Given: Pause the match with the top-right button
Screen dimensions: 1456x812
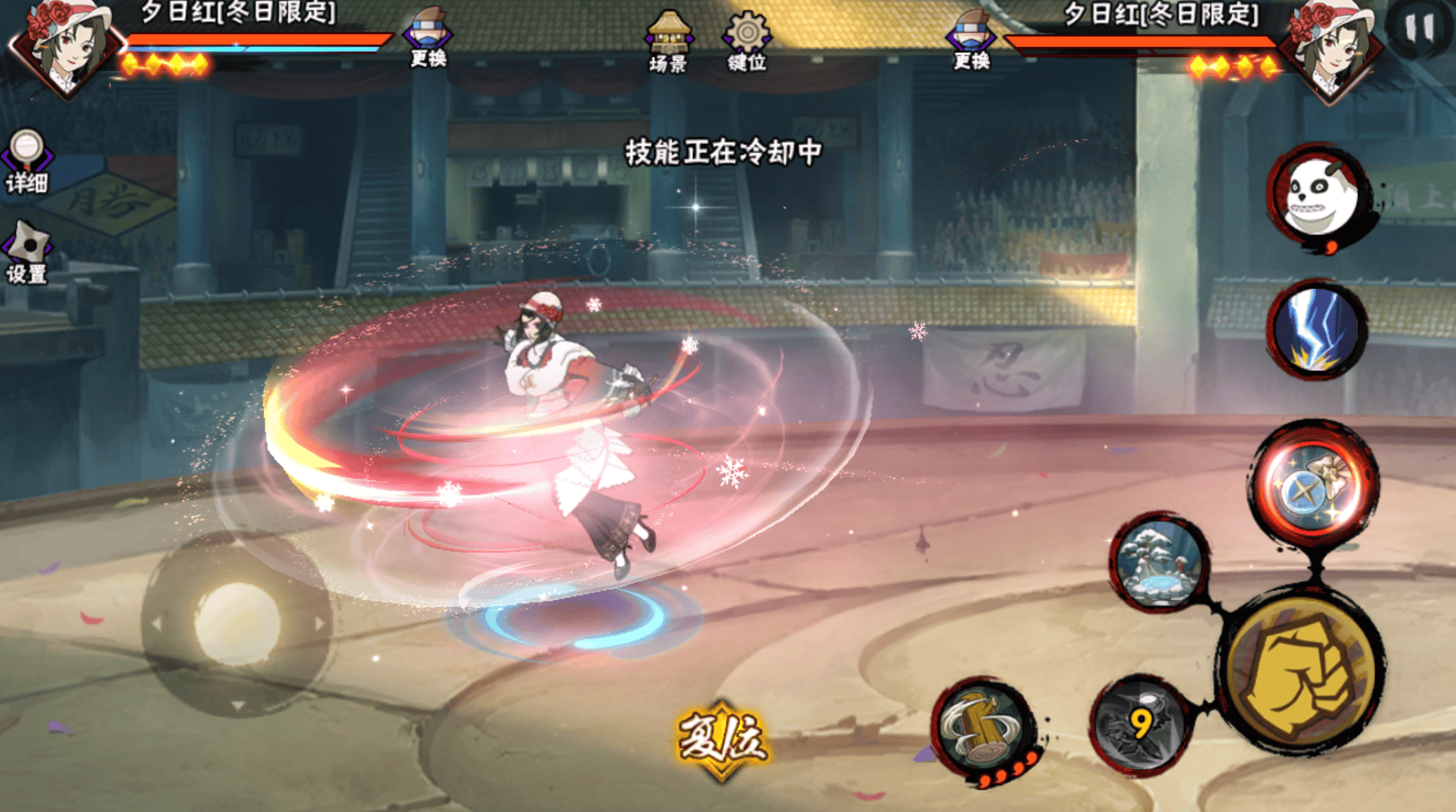Looking at the screenshot, I should 1419,29.
